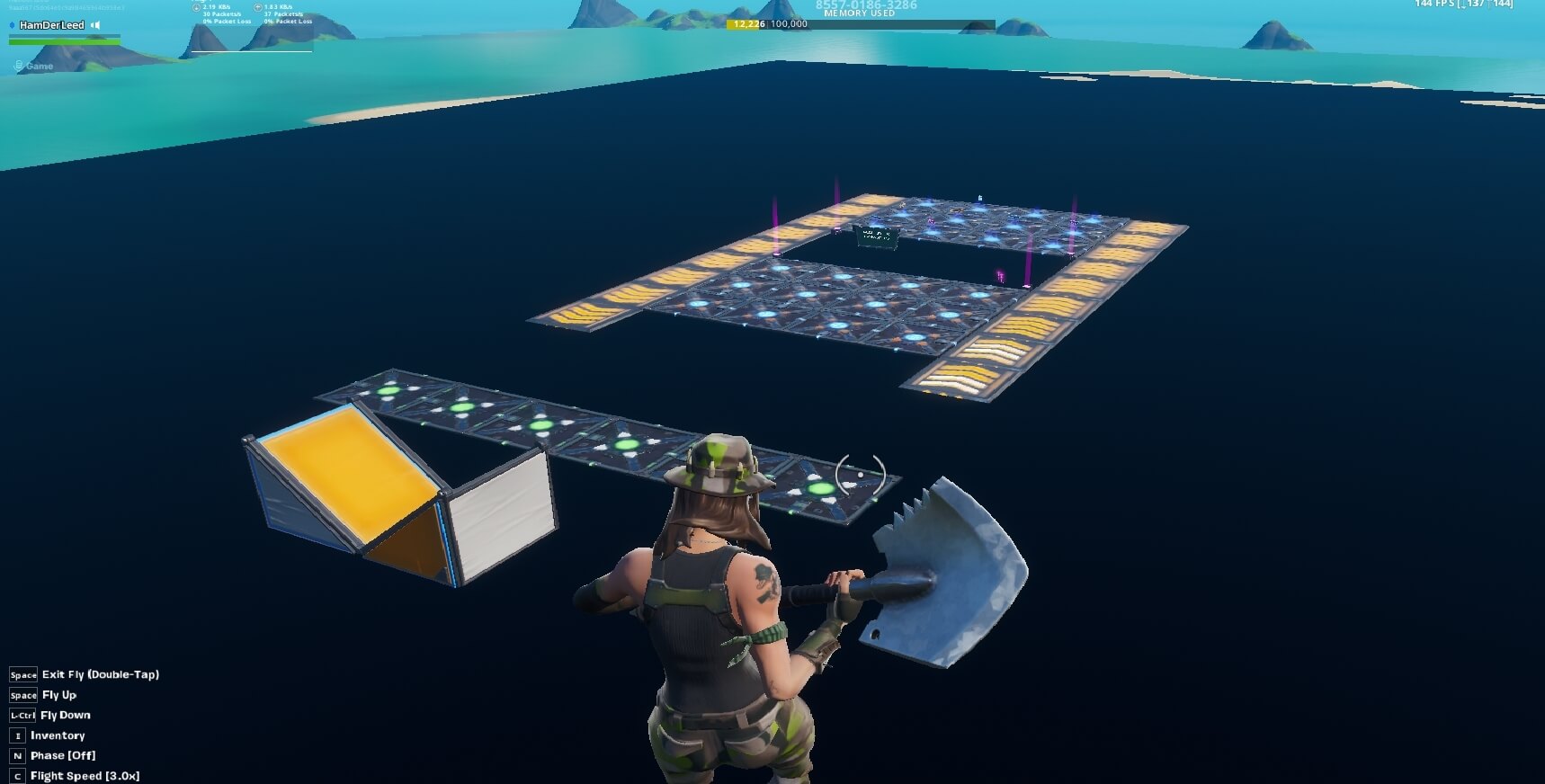Screen dimensions: 1545x784
Task: Click the L-Ctrl keybind icon for Fly Down
Action: coord(21,715)
